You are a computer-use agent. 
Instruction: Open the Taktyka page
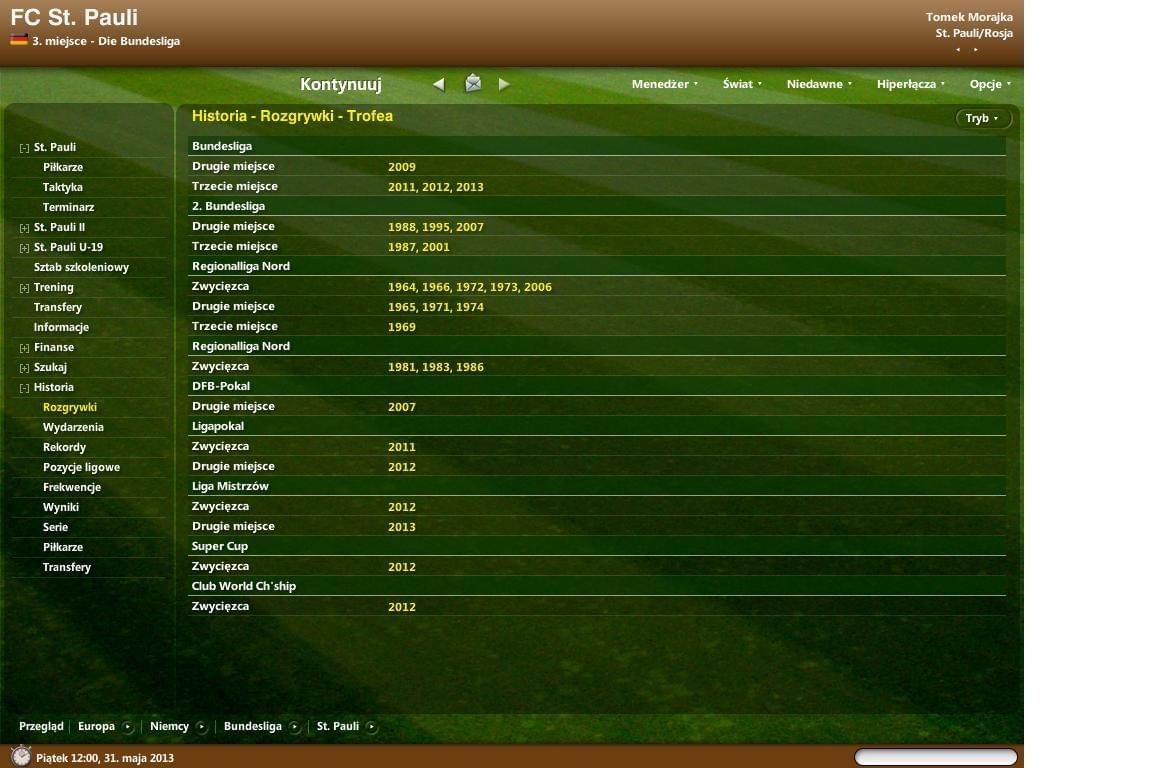[x=63, y=187]
